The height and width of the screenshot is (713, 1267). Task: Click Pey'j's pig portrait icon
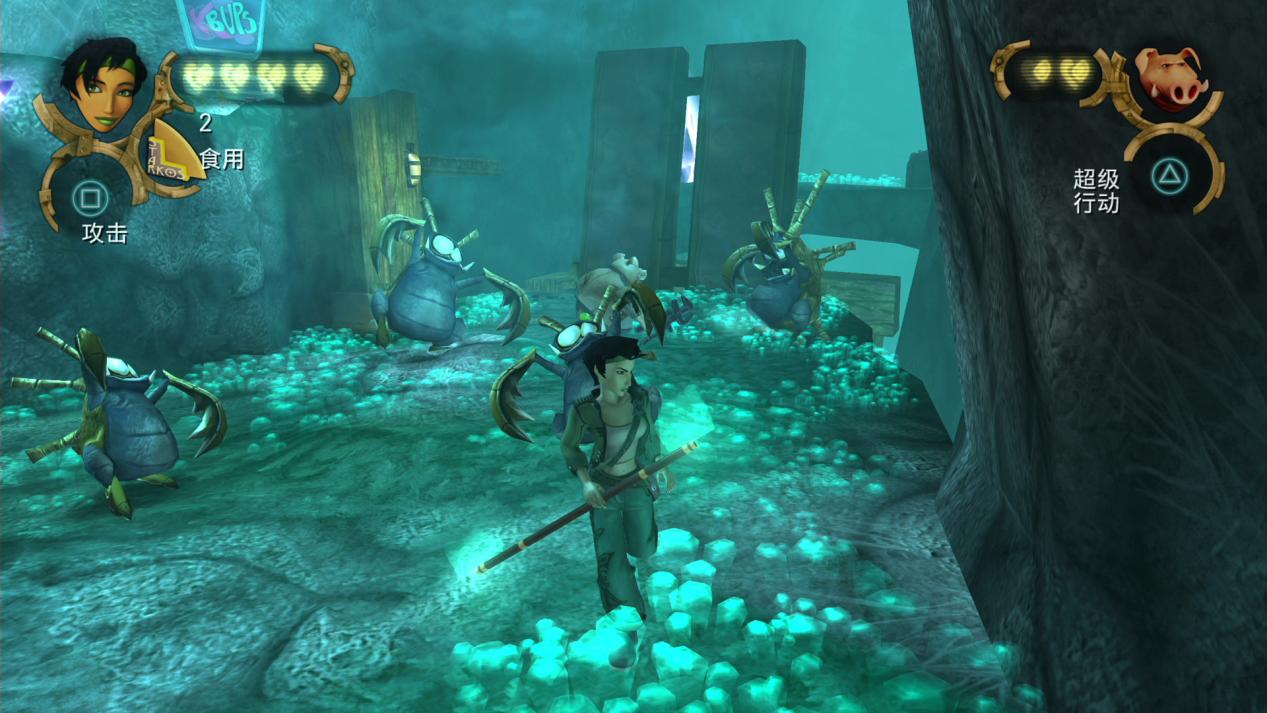[1170, 78]
